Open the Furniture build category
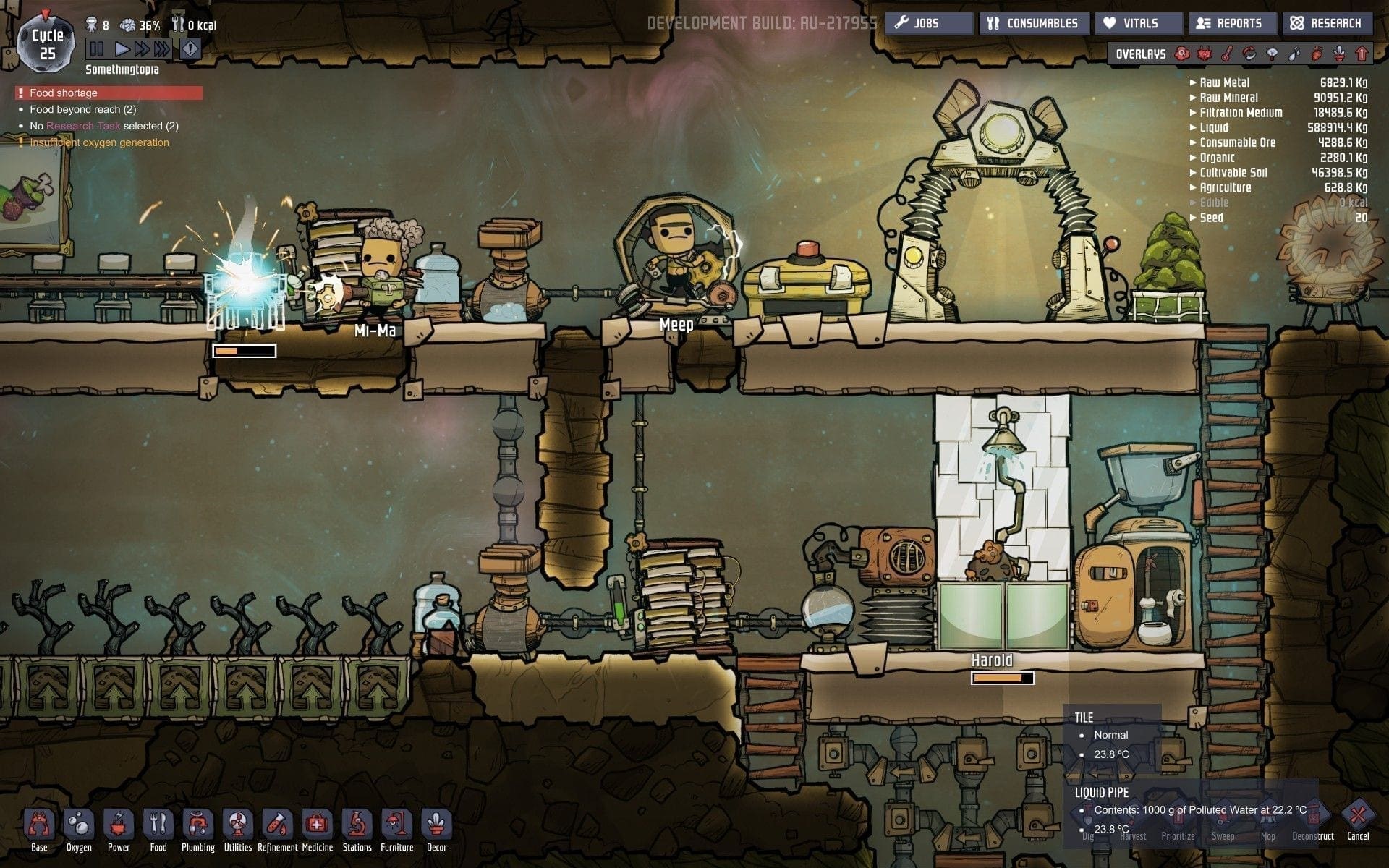This screenshot has width=1389, height=868. tap(396, 829)
